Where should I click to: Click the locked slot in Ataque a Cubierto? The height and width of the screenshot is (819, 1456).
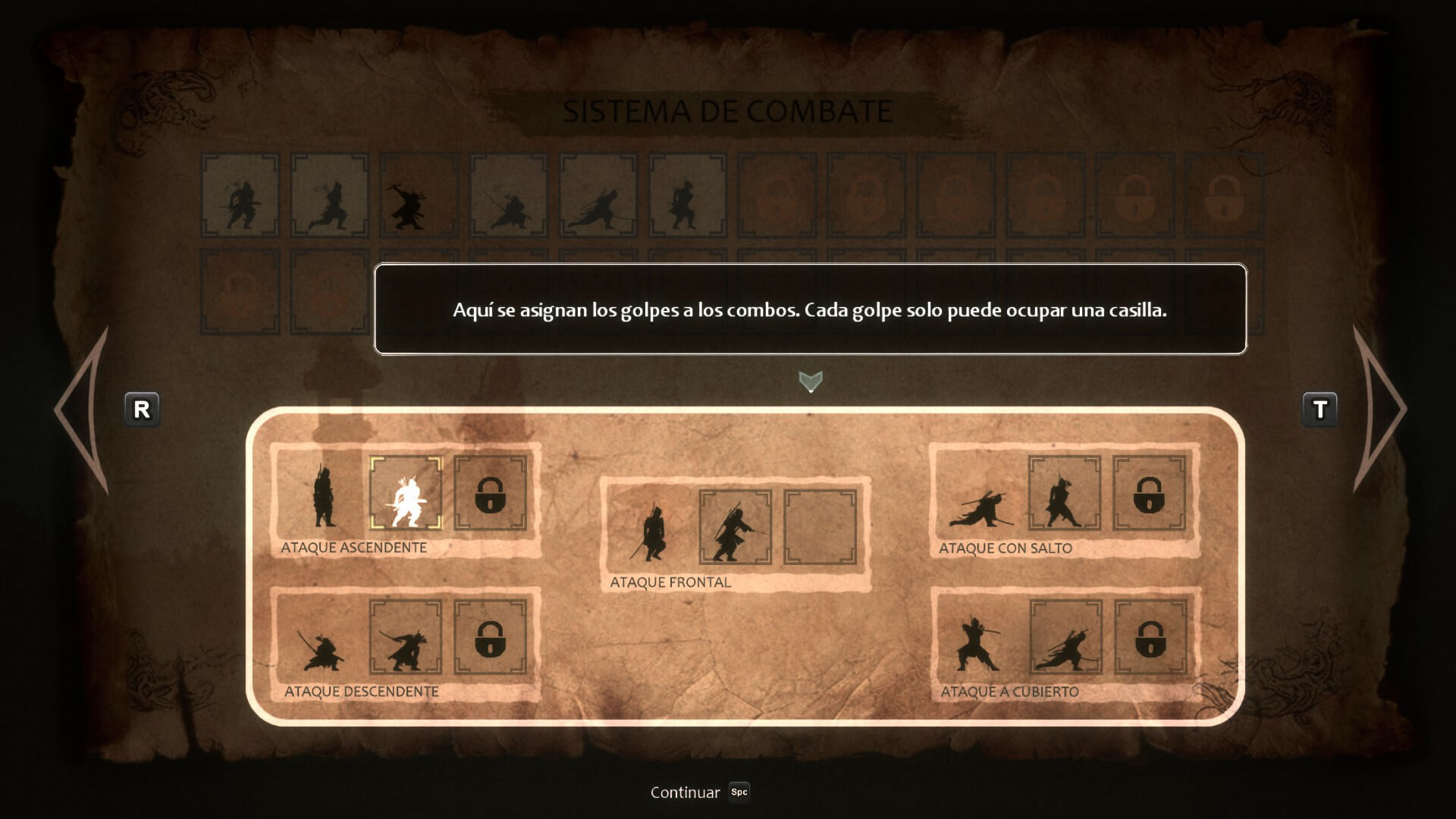1149,637
